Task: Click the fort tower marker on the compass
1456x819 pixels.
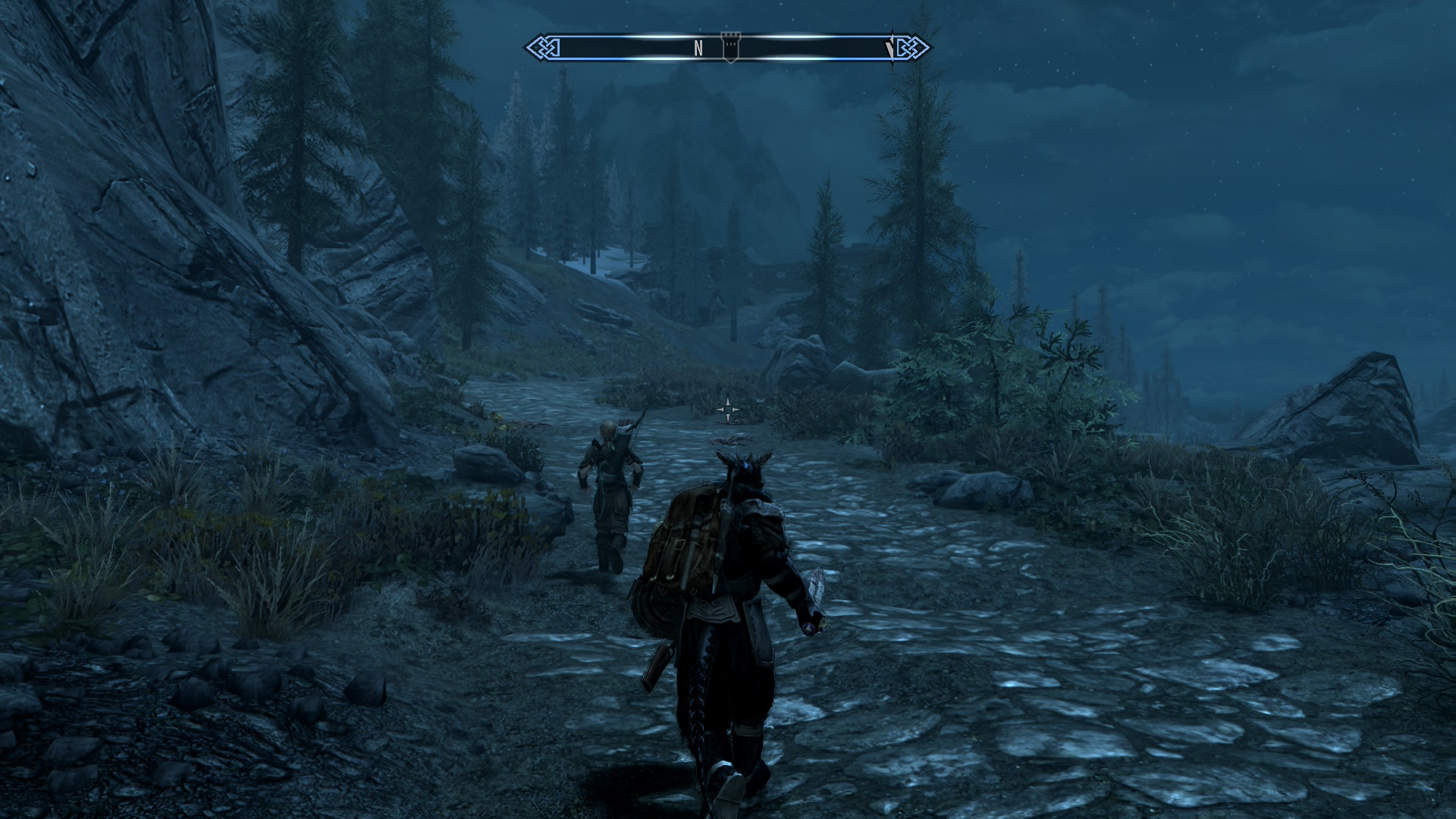Action: tap(730, 47)
